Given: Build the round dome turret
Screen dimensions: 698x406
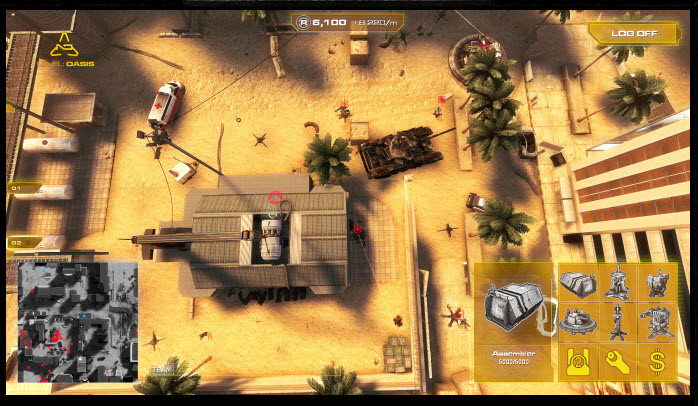Looking at the screenshot, I should pos(577,323).
